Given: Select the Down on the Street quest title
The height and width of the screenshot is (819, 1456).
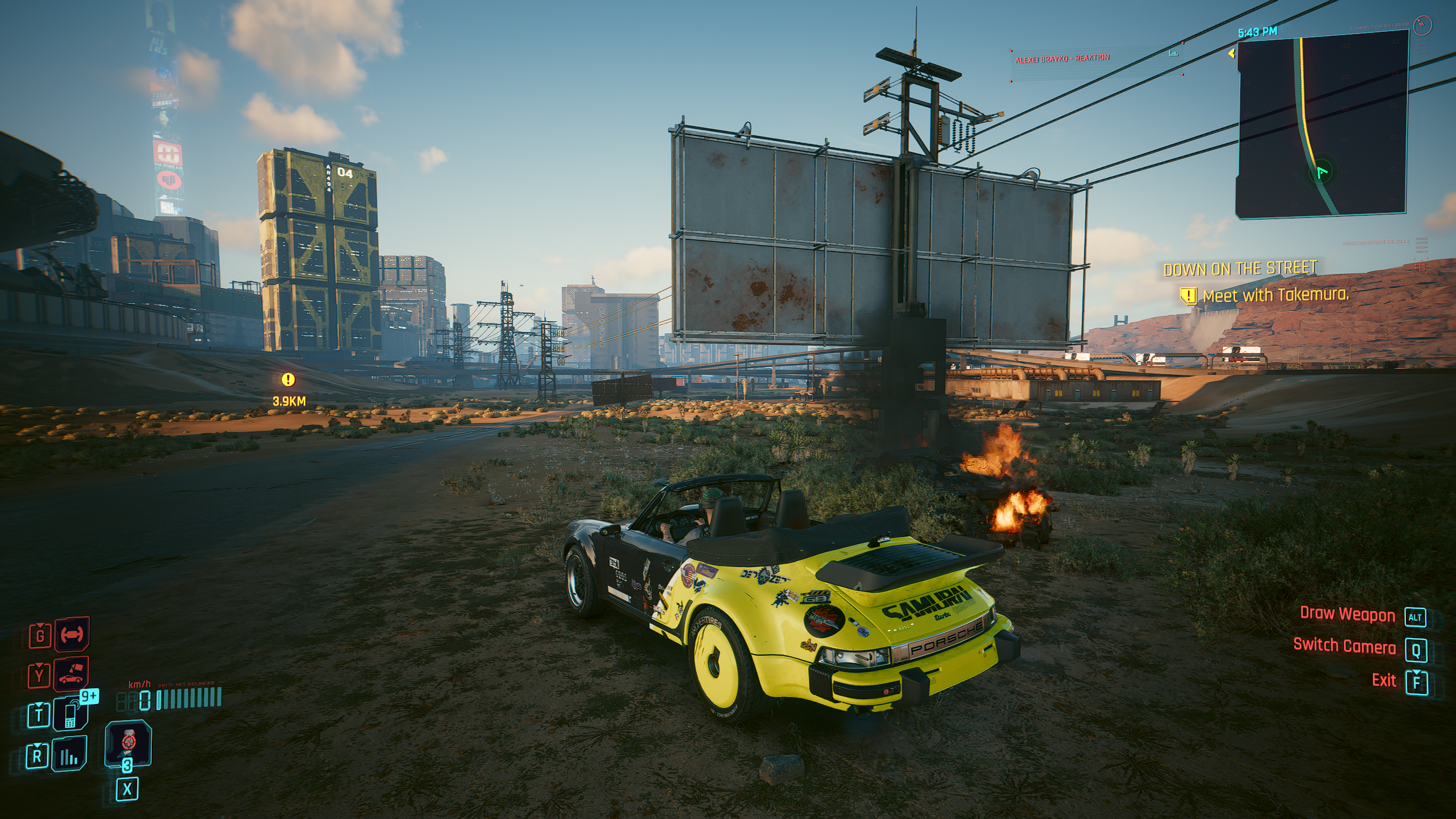Looking at the screenshot, I should pos(1240,268).
